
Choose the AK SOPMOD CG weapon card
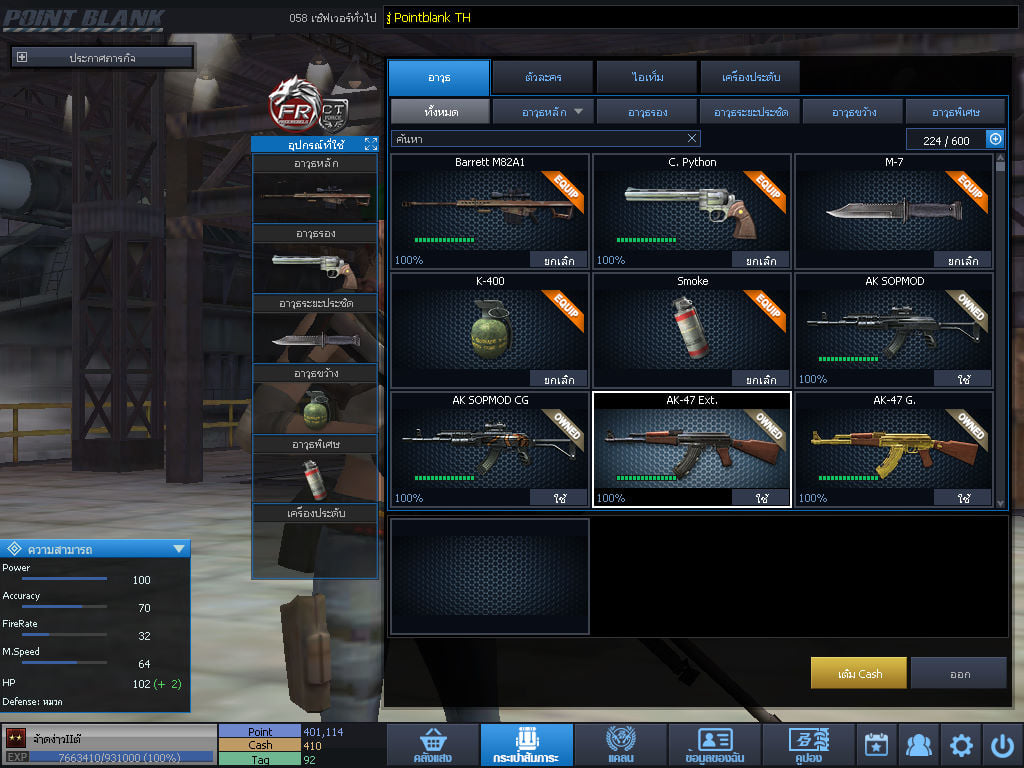[x=489, y=449]
